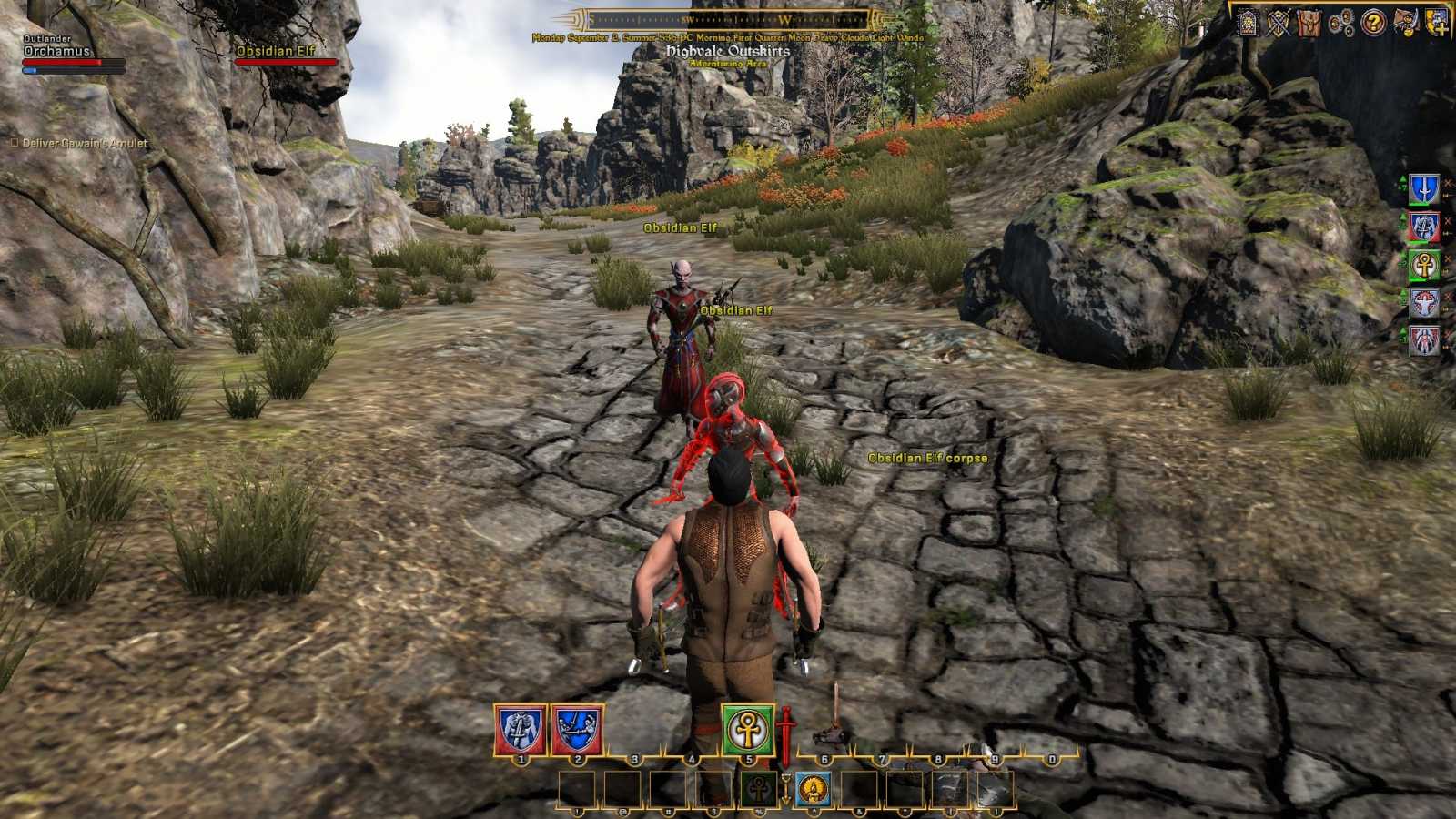The width and height of the screenshot is (1456, 819).
Task: Open the stained glass window menu icon
Action: [1249, 23]
